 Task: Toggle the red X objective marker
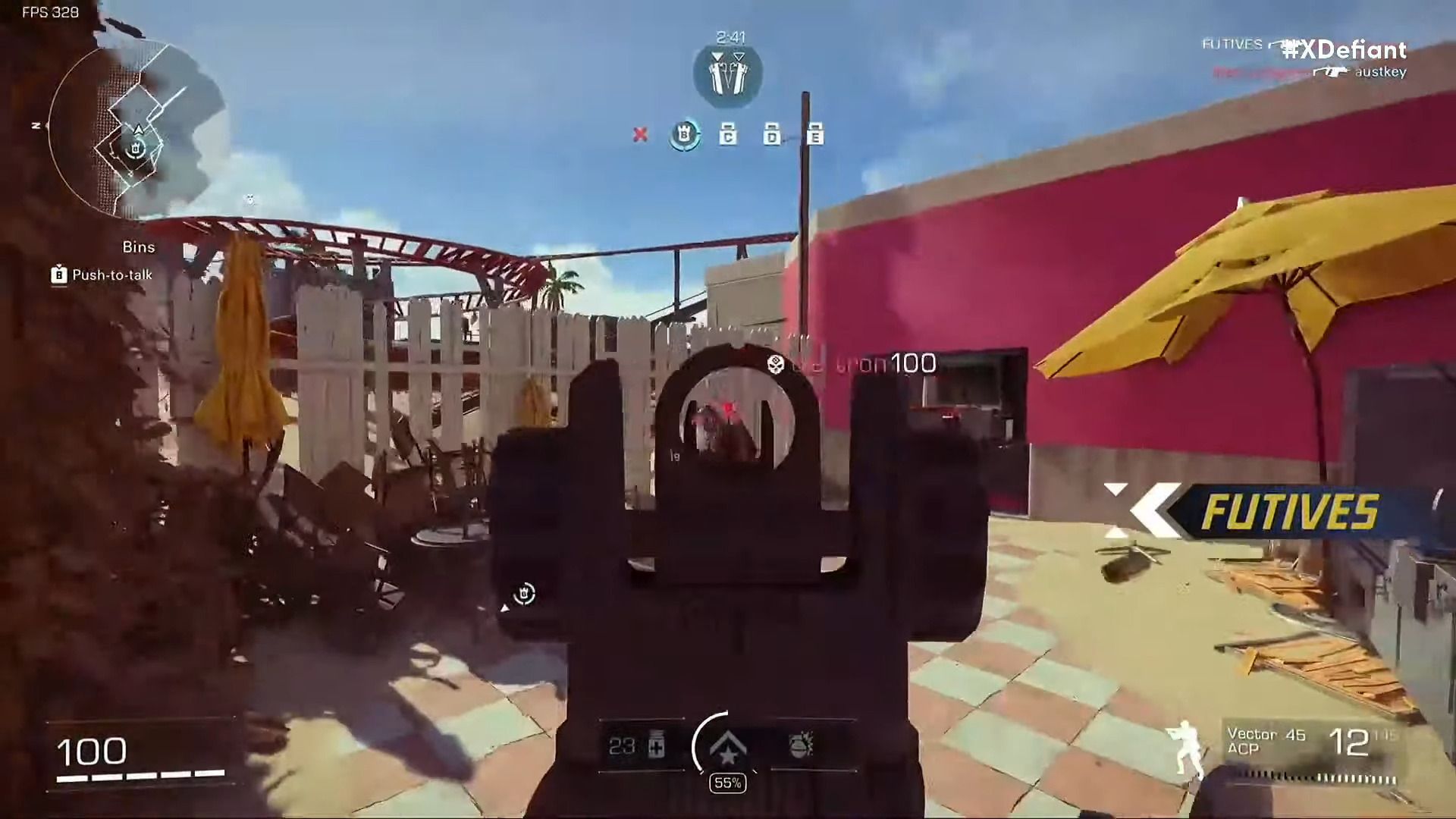641,136
